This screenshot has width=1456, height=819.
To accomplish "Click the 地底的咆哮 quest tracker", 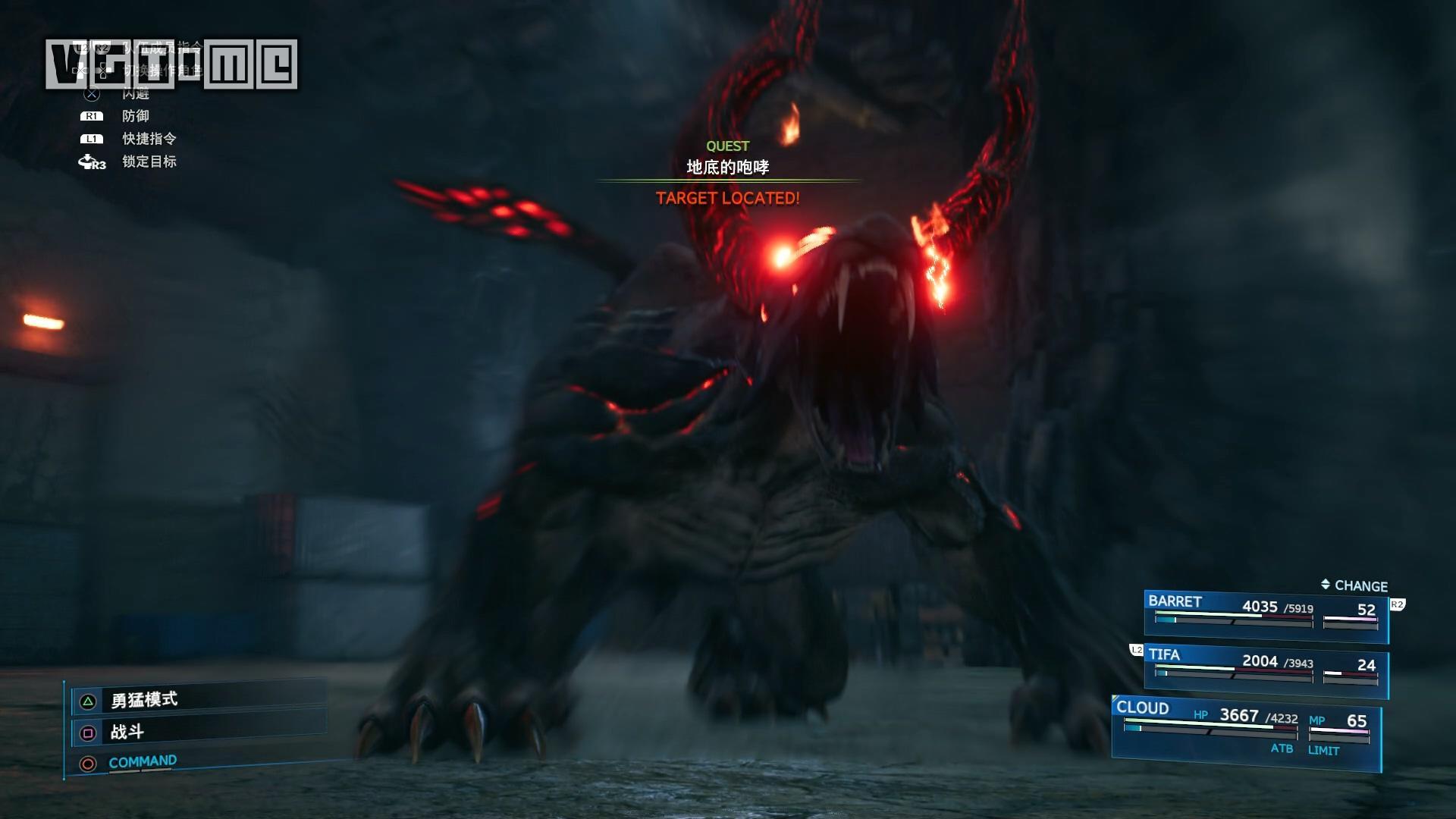I will coord(727,168).
